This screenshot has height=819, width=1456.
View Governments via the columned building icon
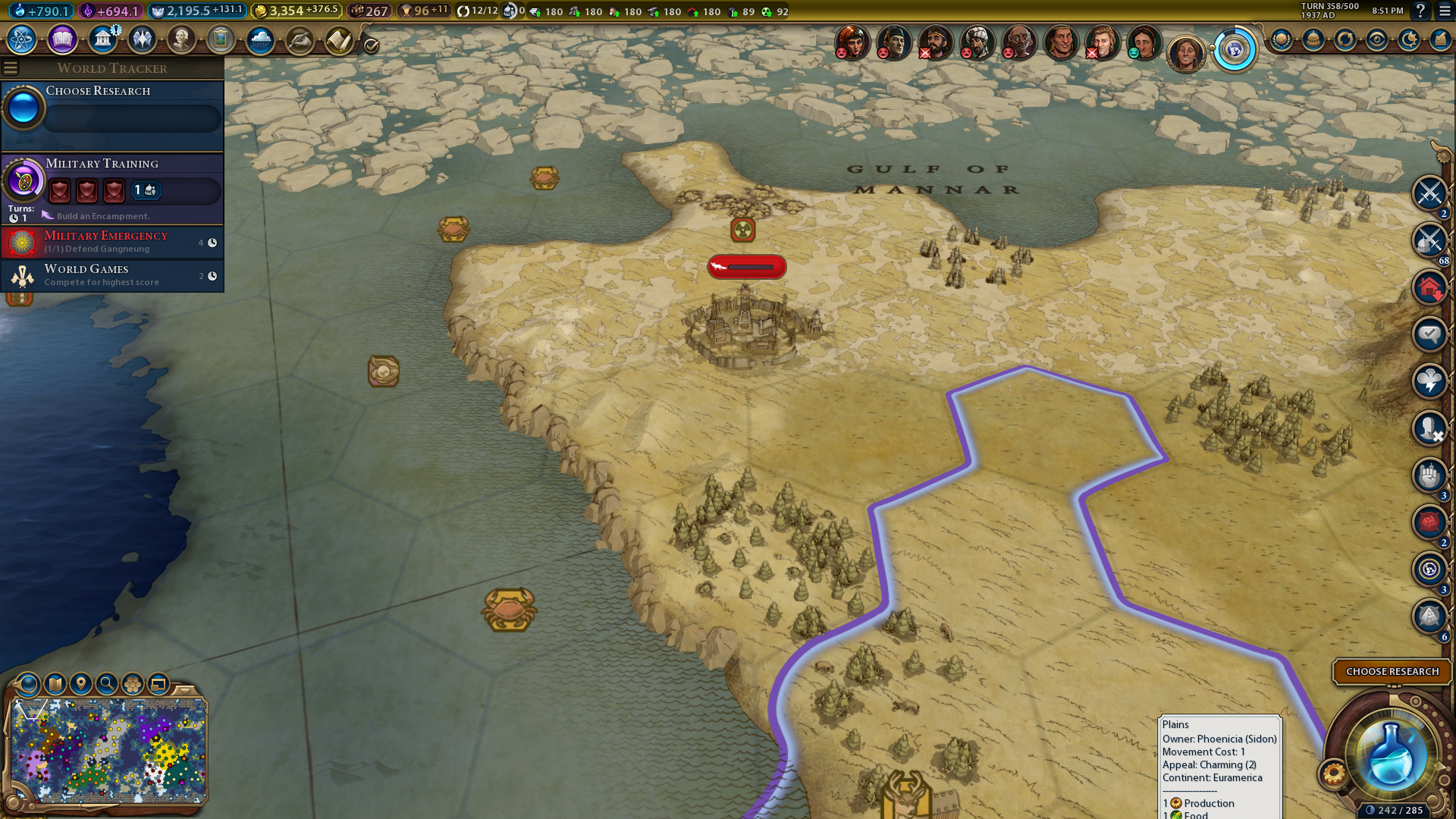click(x=102, y=39)
